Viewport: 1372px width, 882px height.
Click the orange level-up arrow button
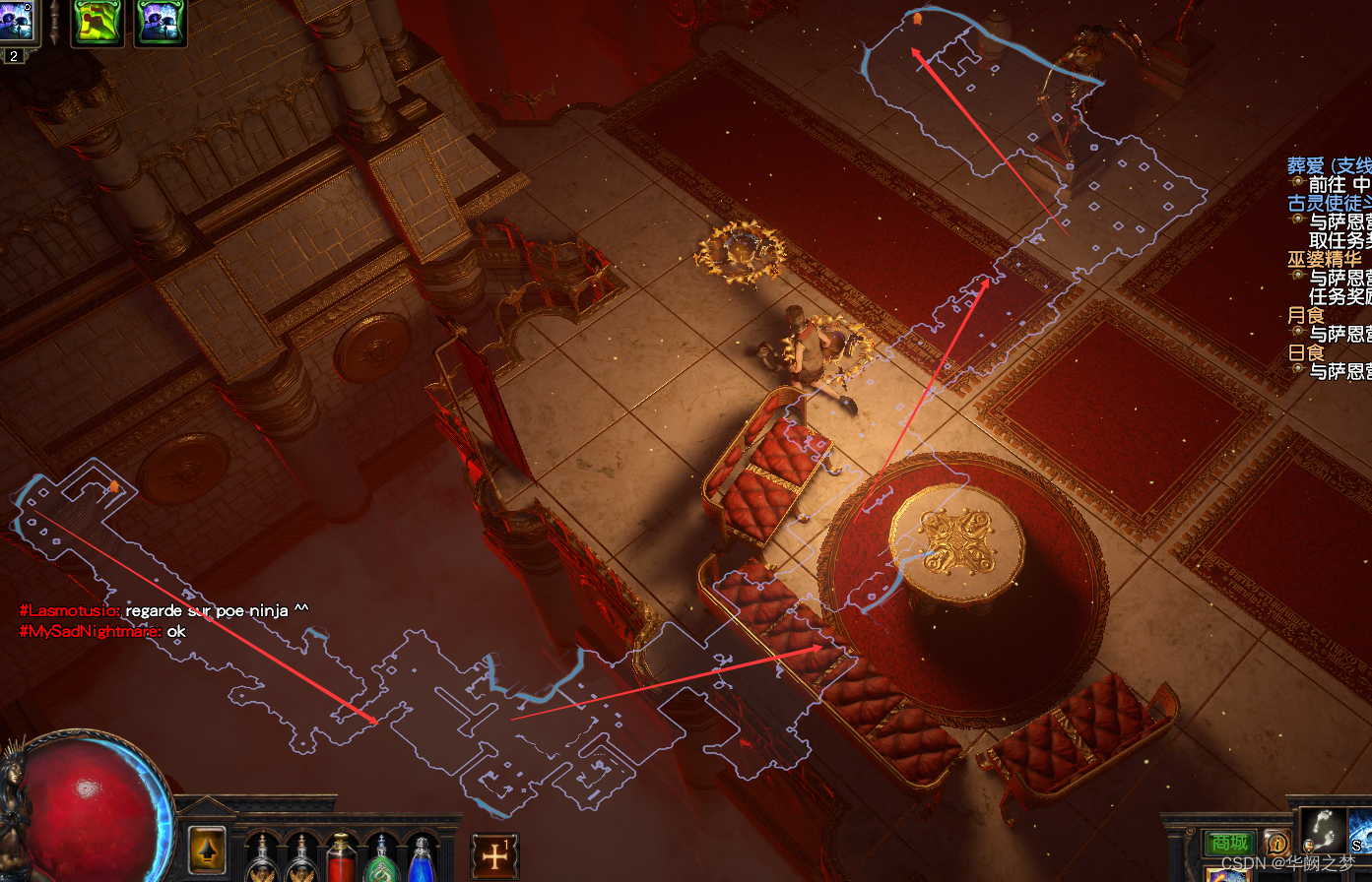point(207,850)
